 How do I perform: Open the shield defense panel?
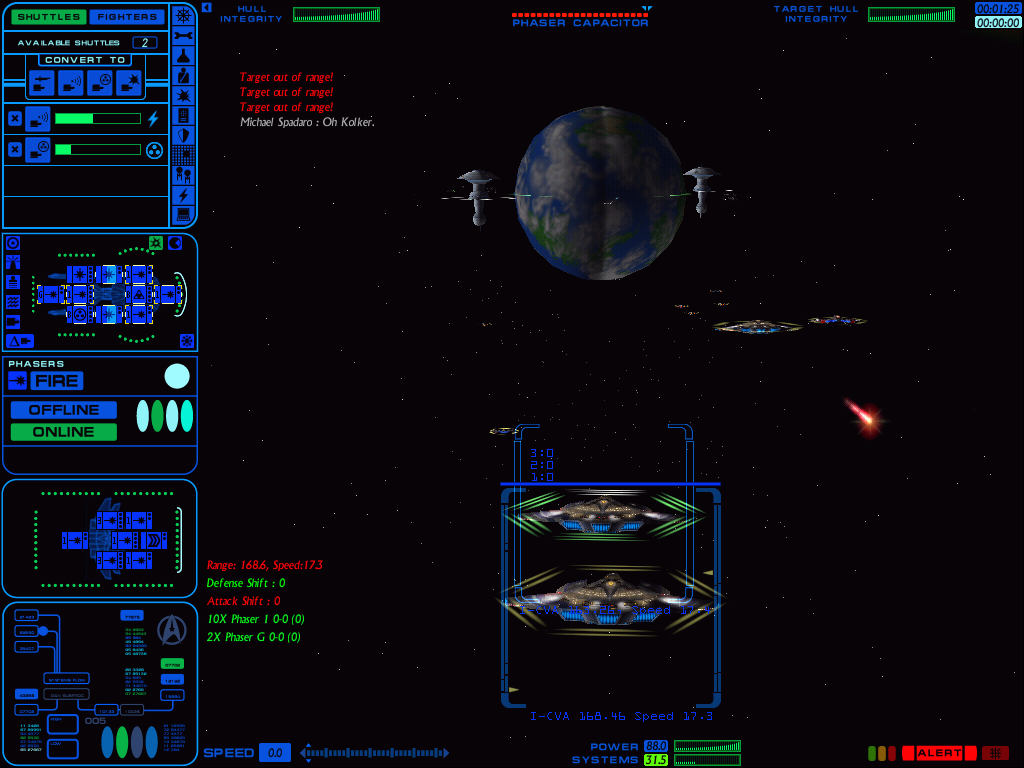(x=183, y=135)
